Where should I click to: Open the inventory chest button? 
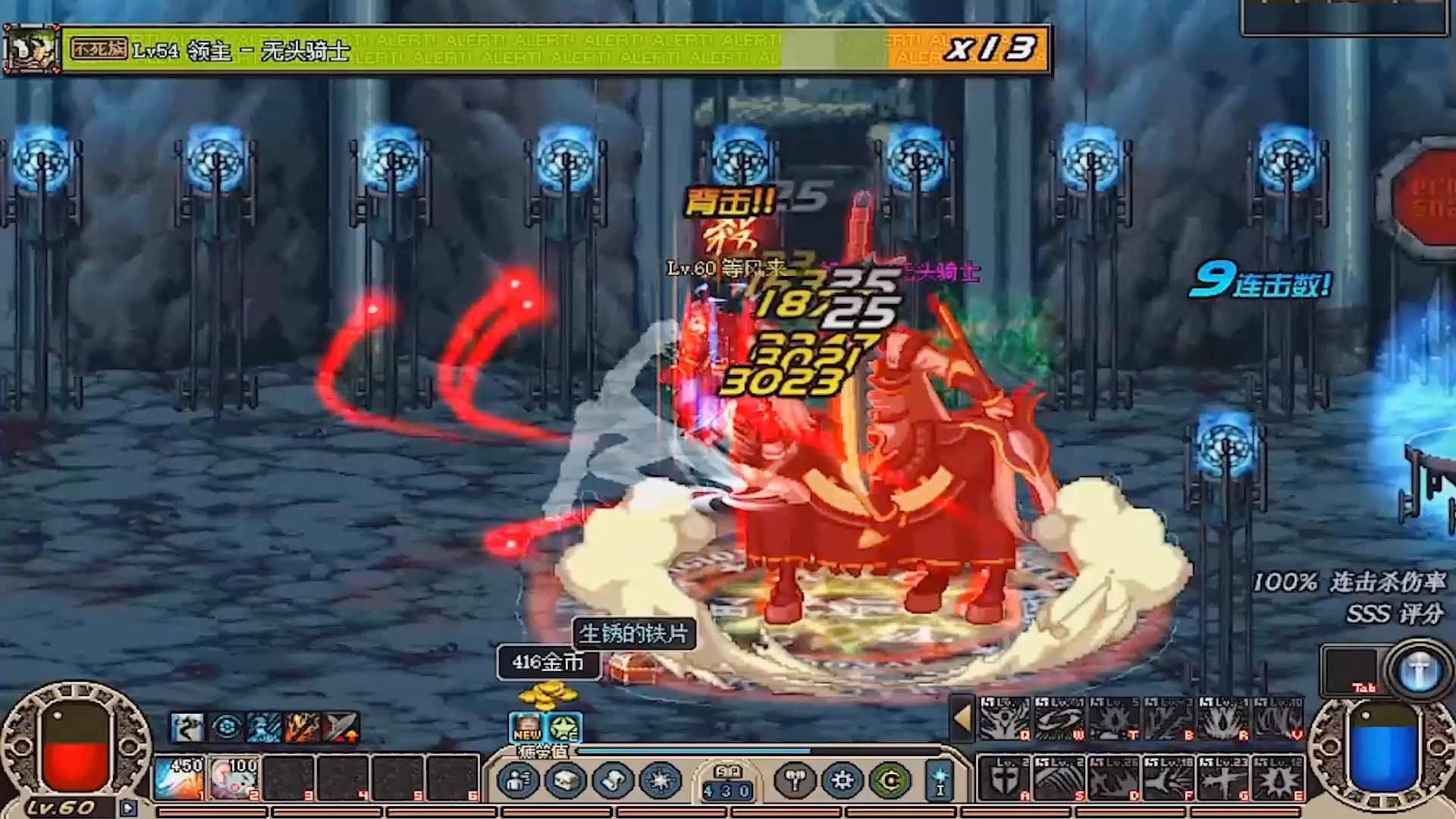pyautogui.click(x=566, y=780)
